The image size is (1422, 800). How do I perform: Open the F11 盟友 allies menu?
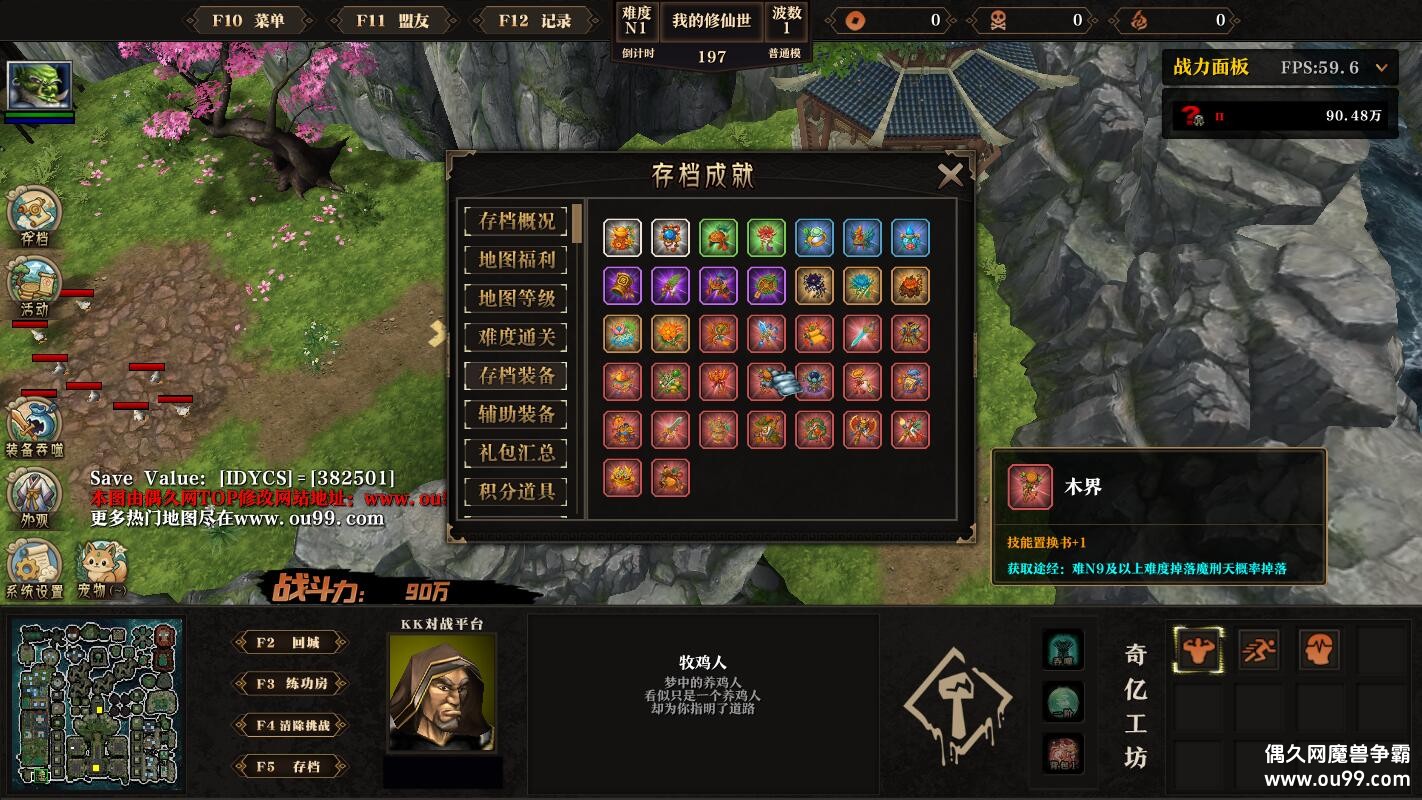(x=391, y=21)
